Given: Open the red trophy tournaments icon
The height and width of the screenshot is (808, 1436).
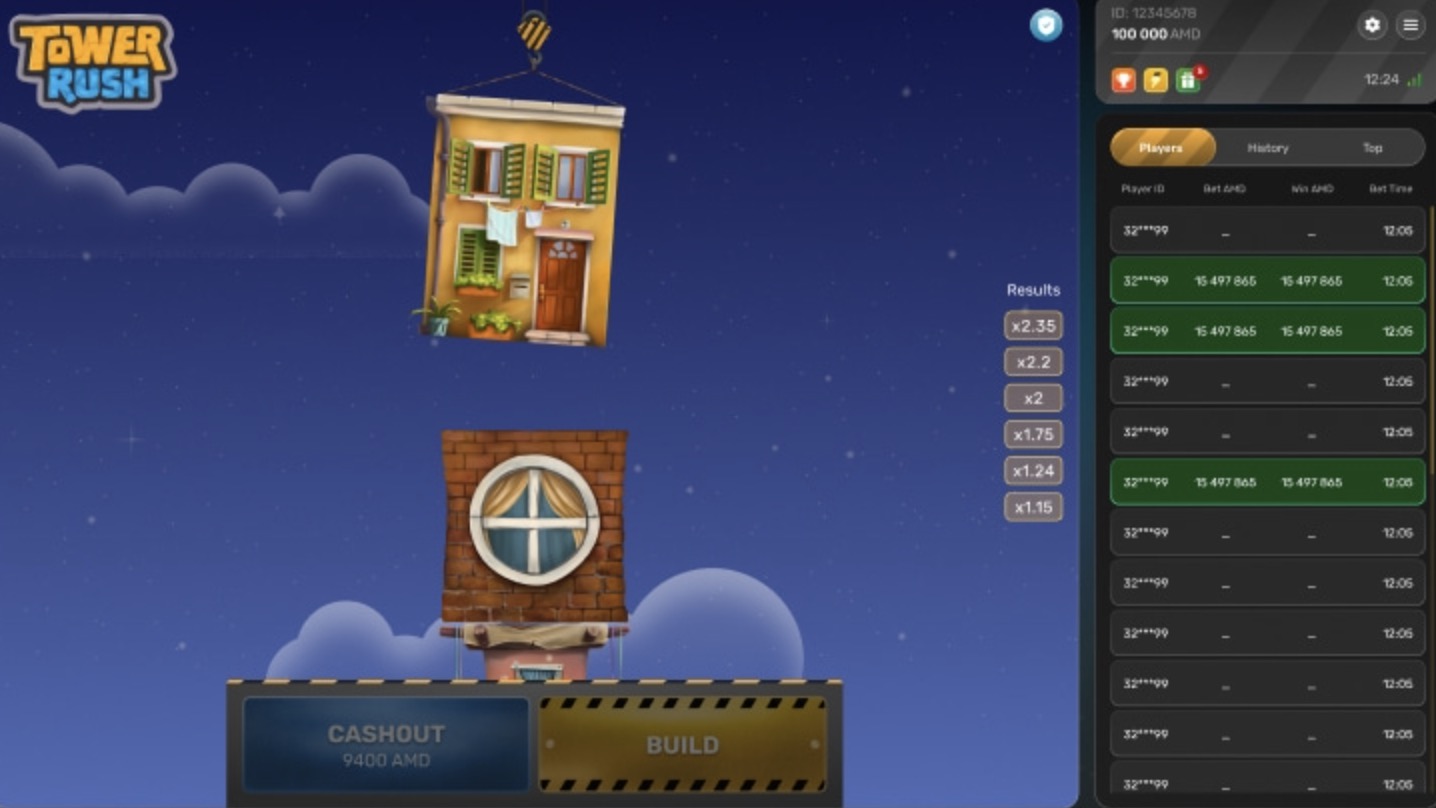Looking at the screenshot, I should point(1123,81).
